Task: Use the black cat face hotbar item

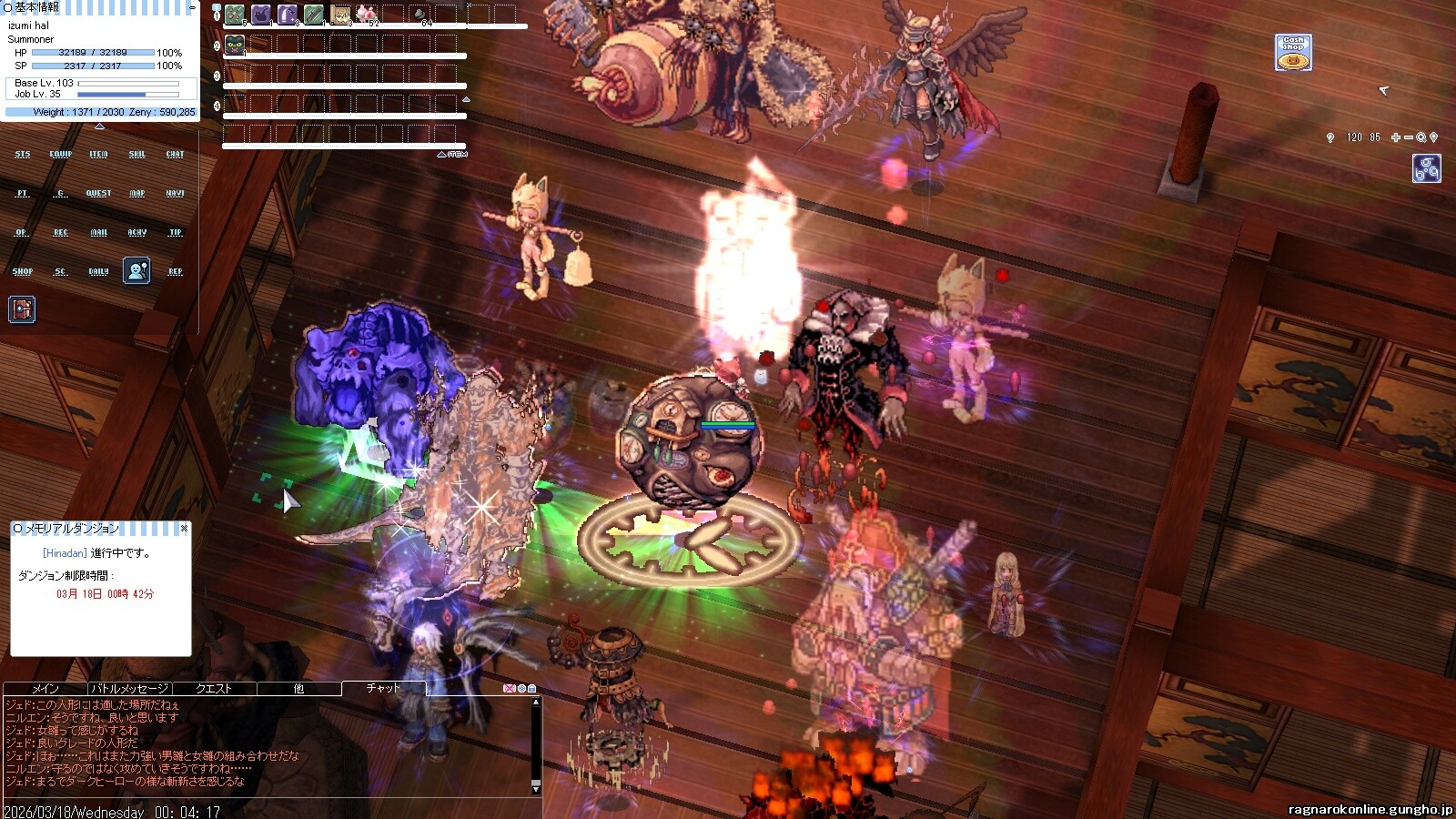Action: pos(235,45)
